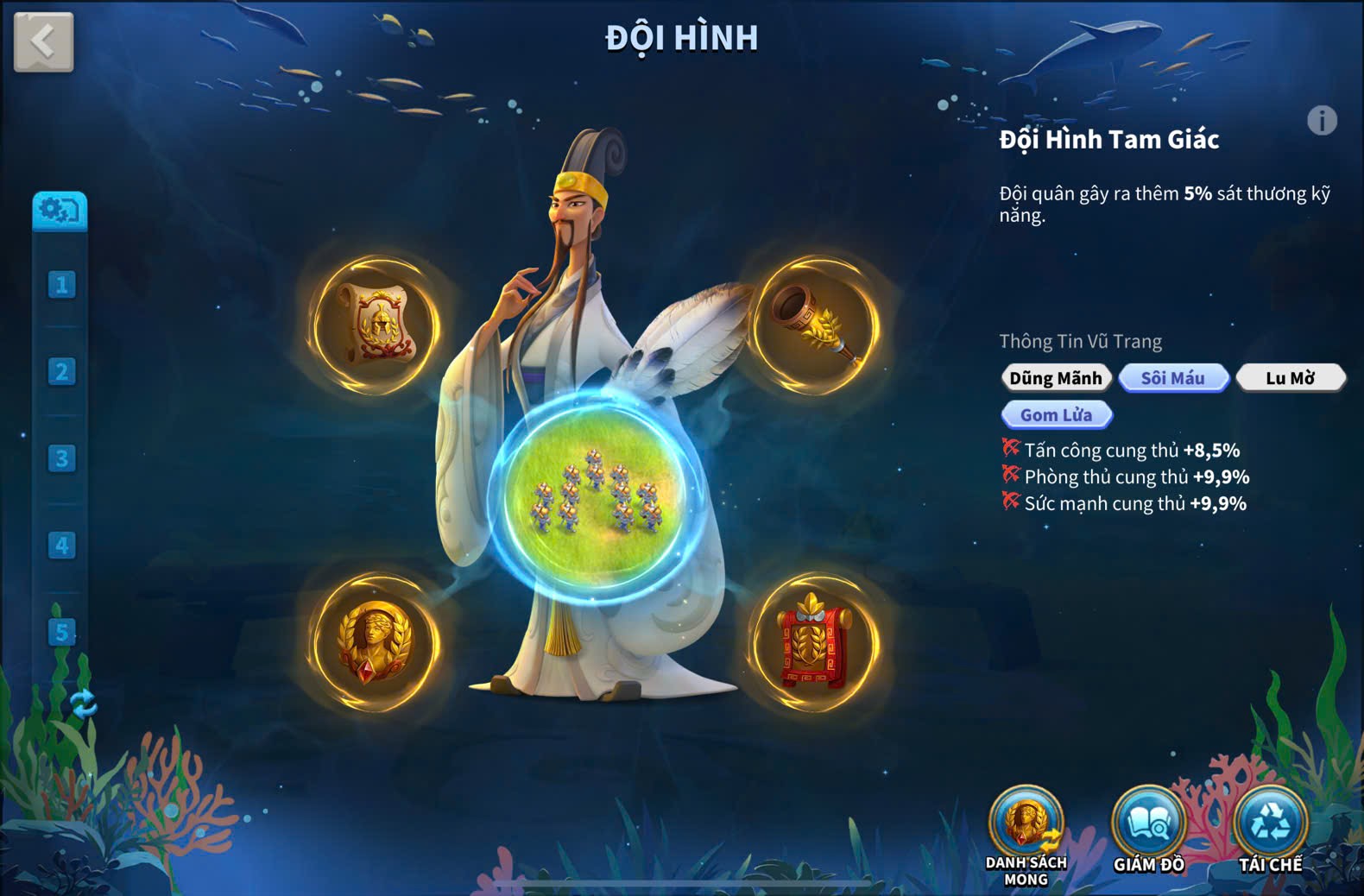Select the helmet scroll armament slot
Screen dimensions: 1364x896
coord(376,324)
